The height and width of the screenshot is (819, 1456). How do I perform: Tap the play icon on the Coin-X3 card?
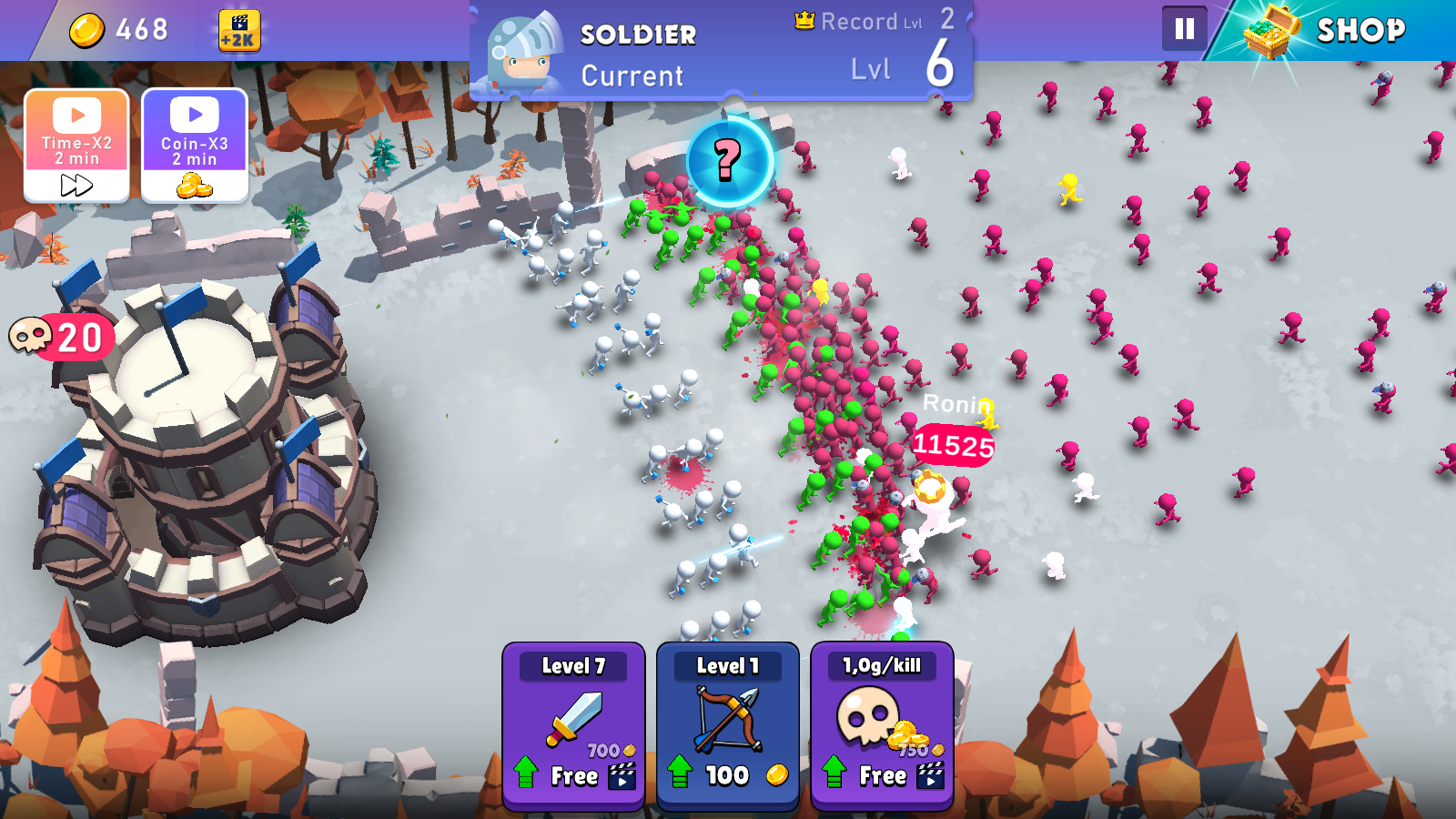click(x=192, y=114)
